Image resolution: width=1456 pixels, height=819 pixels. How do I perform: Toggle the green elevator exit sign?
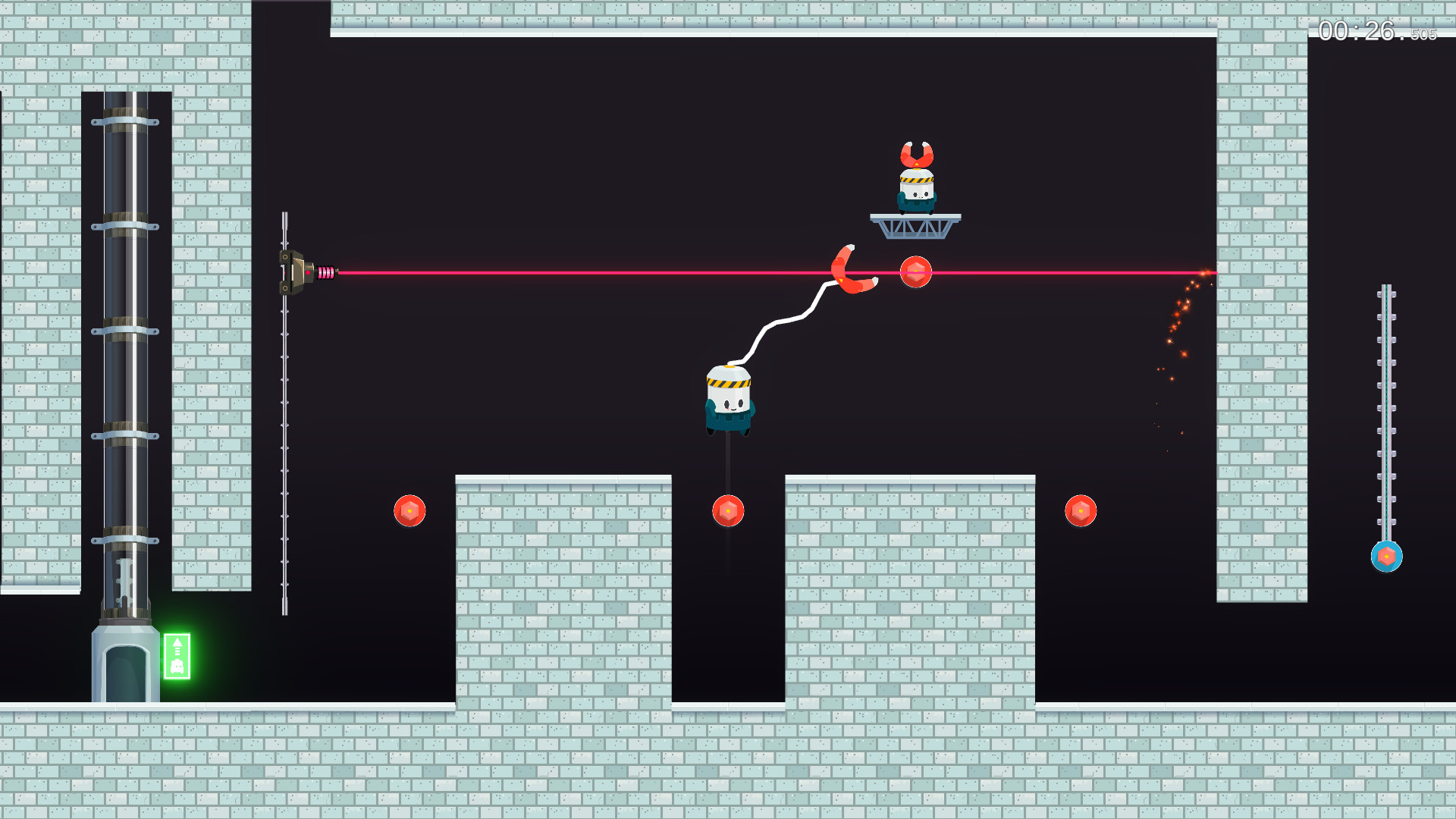pos(176,654)
